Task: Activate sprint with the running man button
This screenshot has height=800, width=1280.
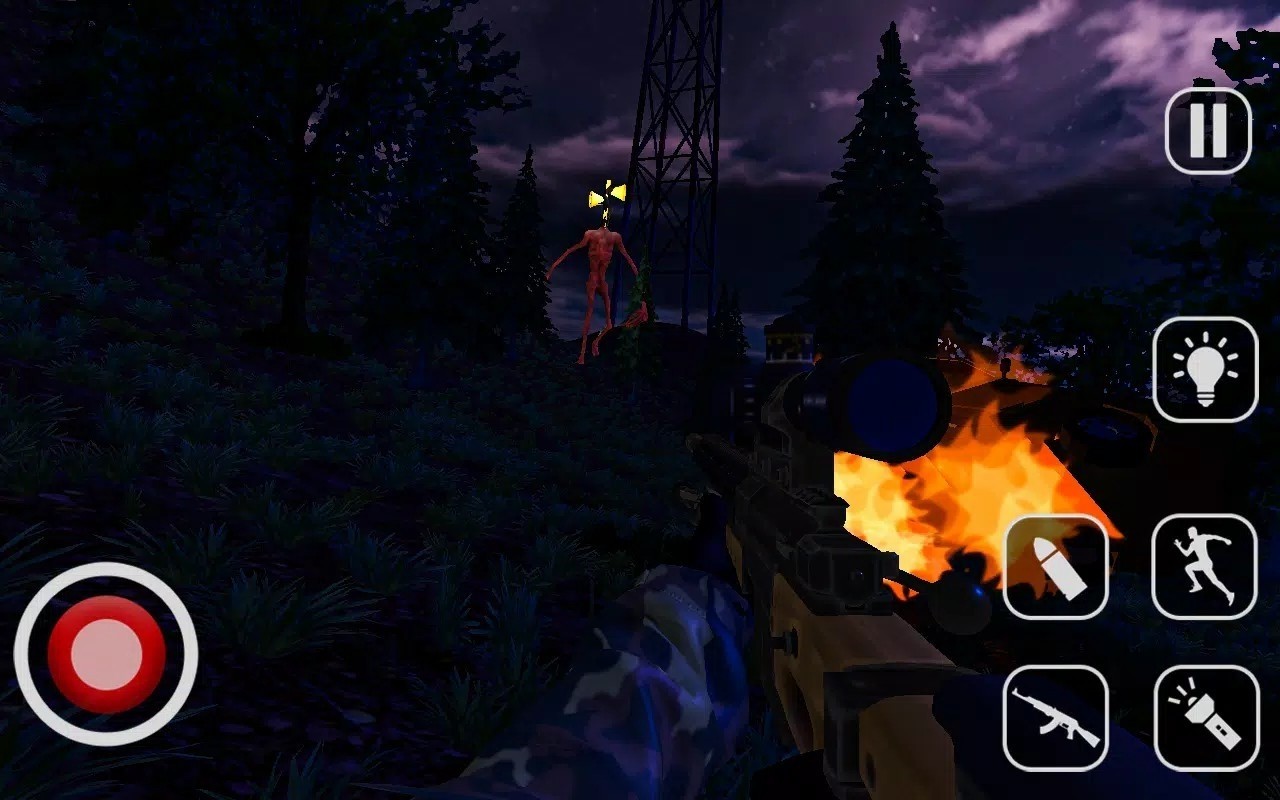Action: pos(1204,567)
